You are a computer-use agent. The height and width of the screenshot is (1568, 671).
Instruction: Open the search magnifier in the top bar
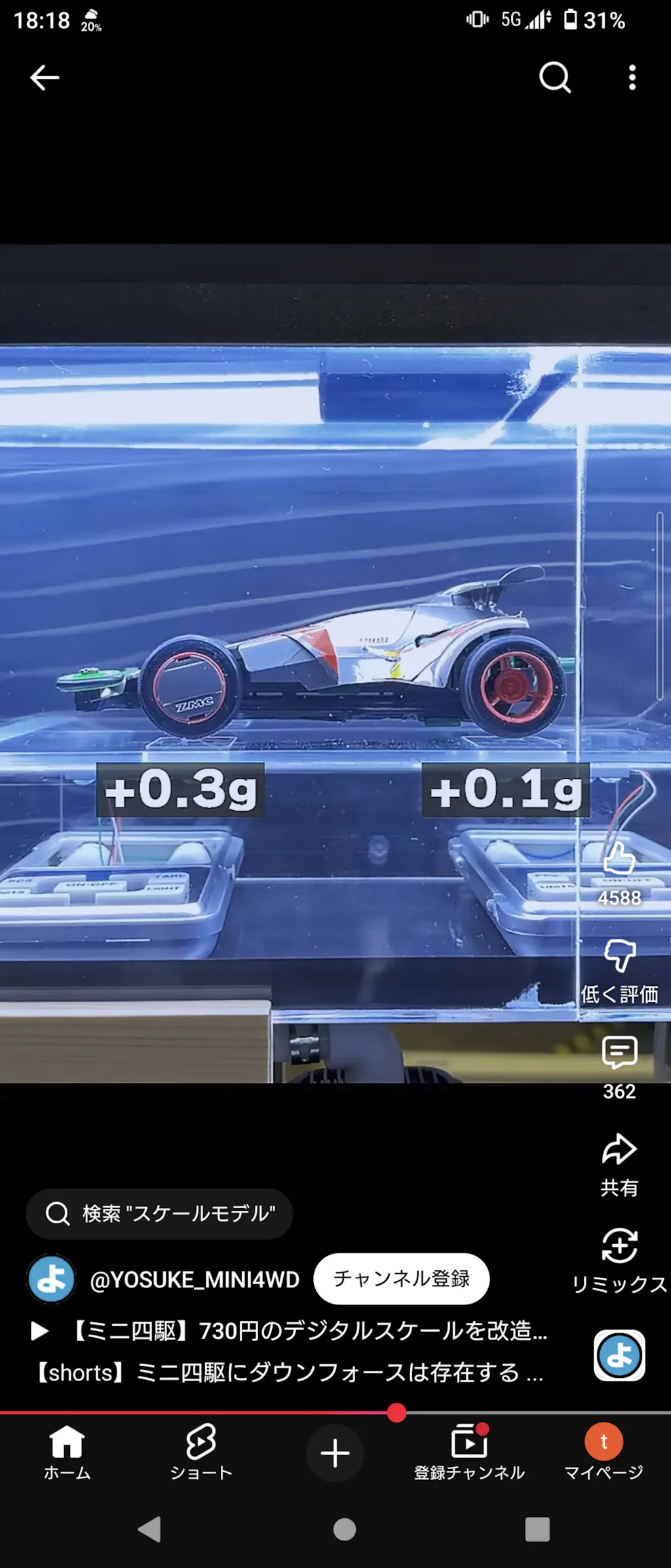click(554, 77)
